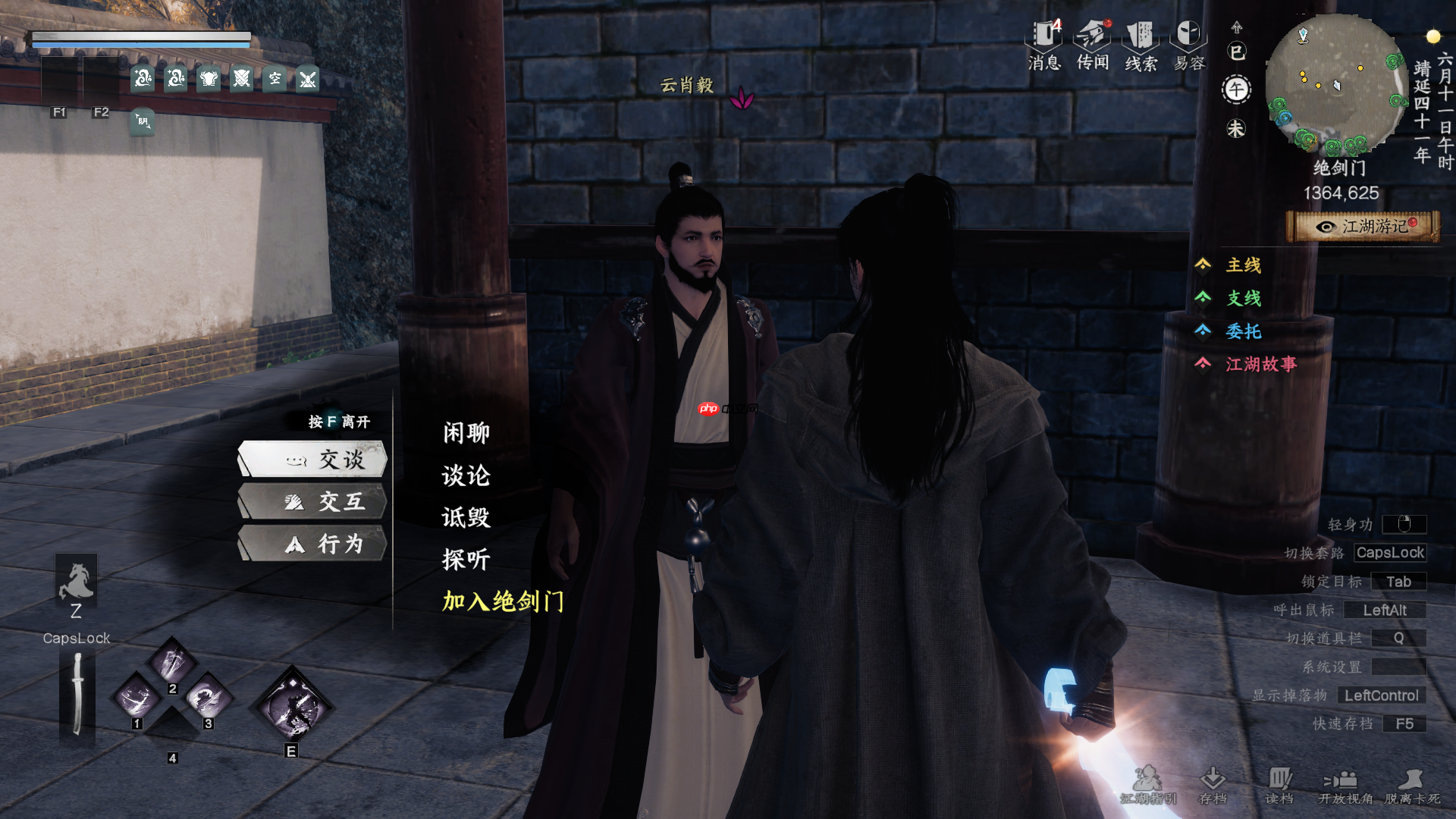Viewport: 1456px width, 819px height.
Task: Choose the 谈论 discuss option
Action: click(466, 475)
